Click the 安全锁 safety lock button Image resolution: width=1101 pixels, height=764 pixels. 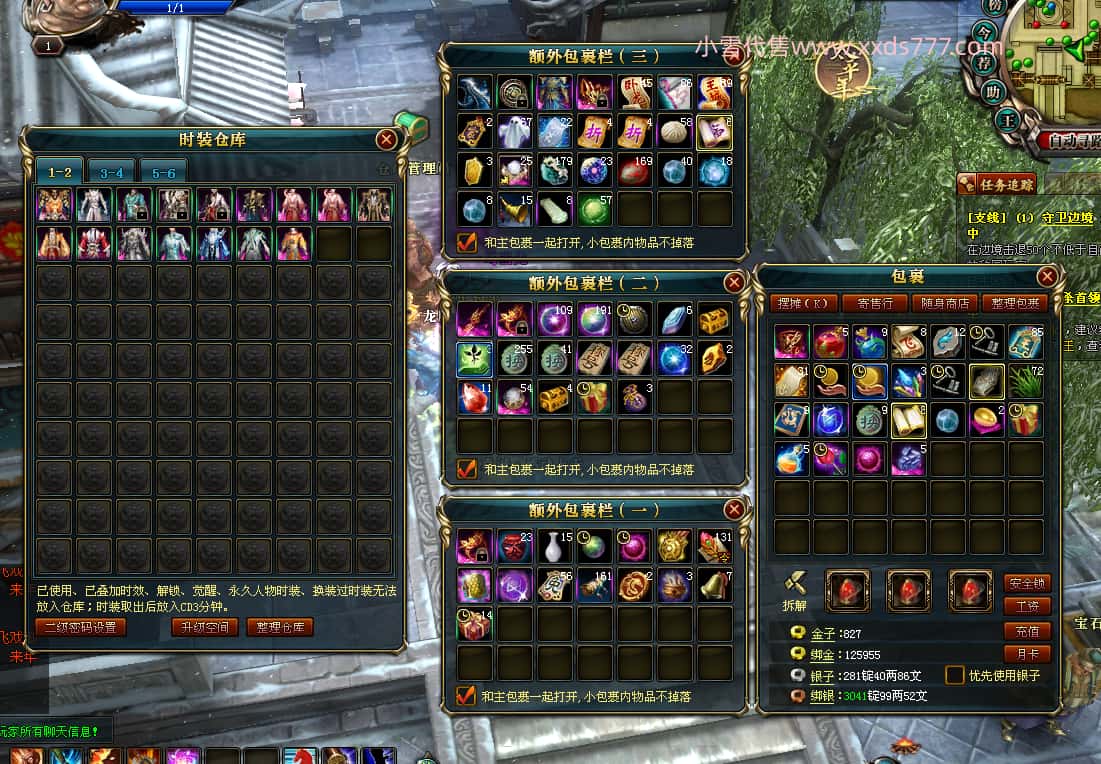coord(1026,583)
